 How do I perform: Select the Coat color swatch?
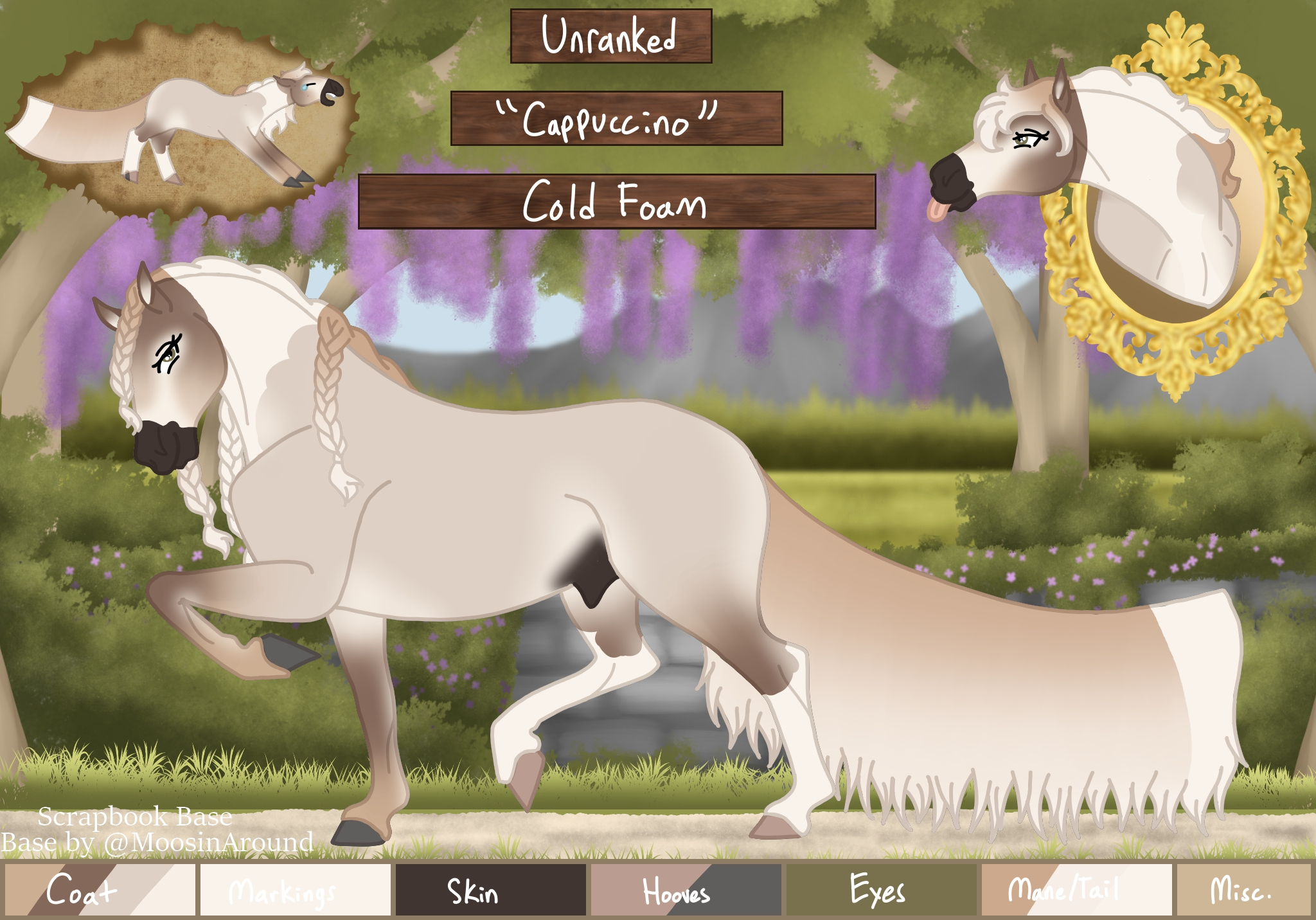click(100, 890)
